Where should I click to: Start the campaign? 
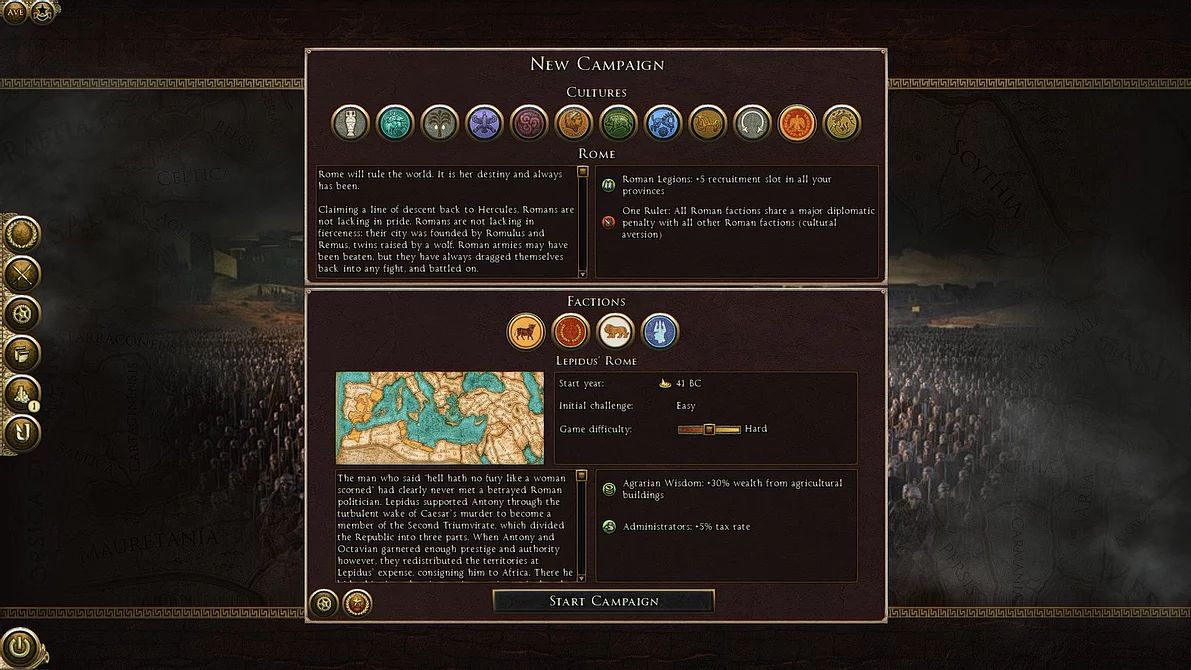click(x=603, y=601)
